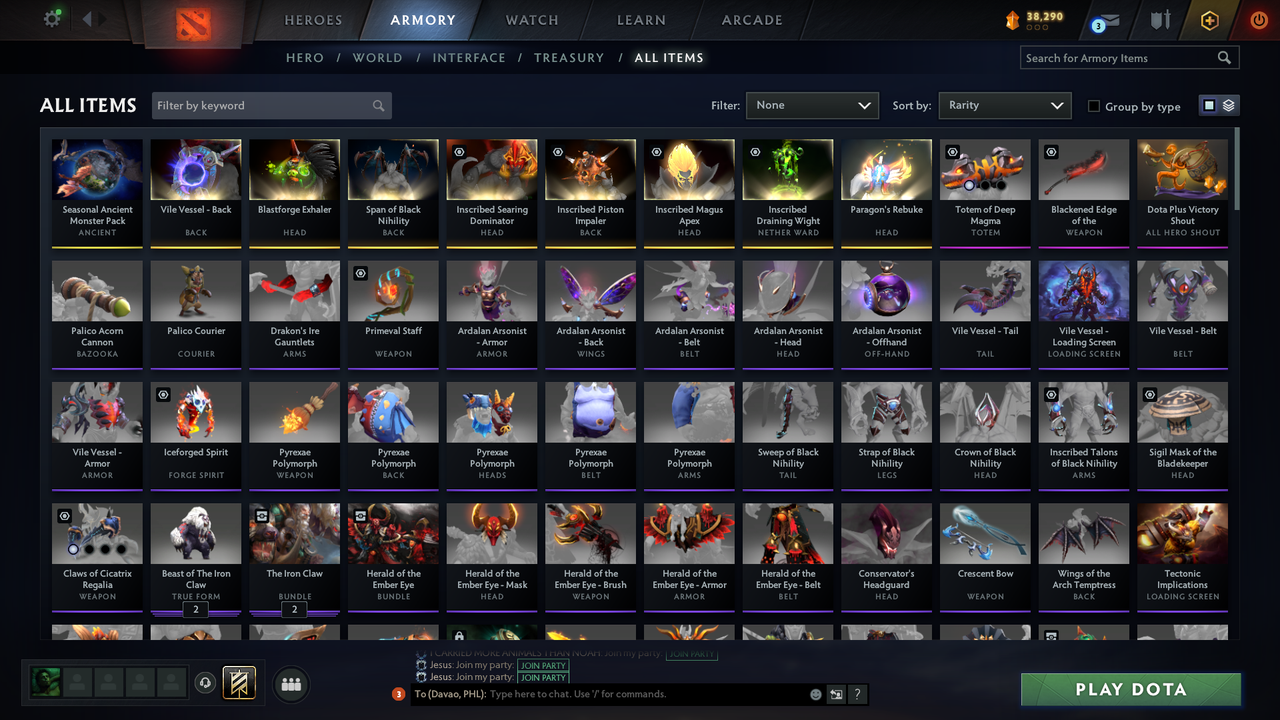Switch to the HEROES tab
The width and height of the screenshot is (1280, 720).
coord(313,19)
